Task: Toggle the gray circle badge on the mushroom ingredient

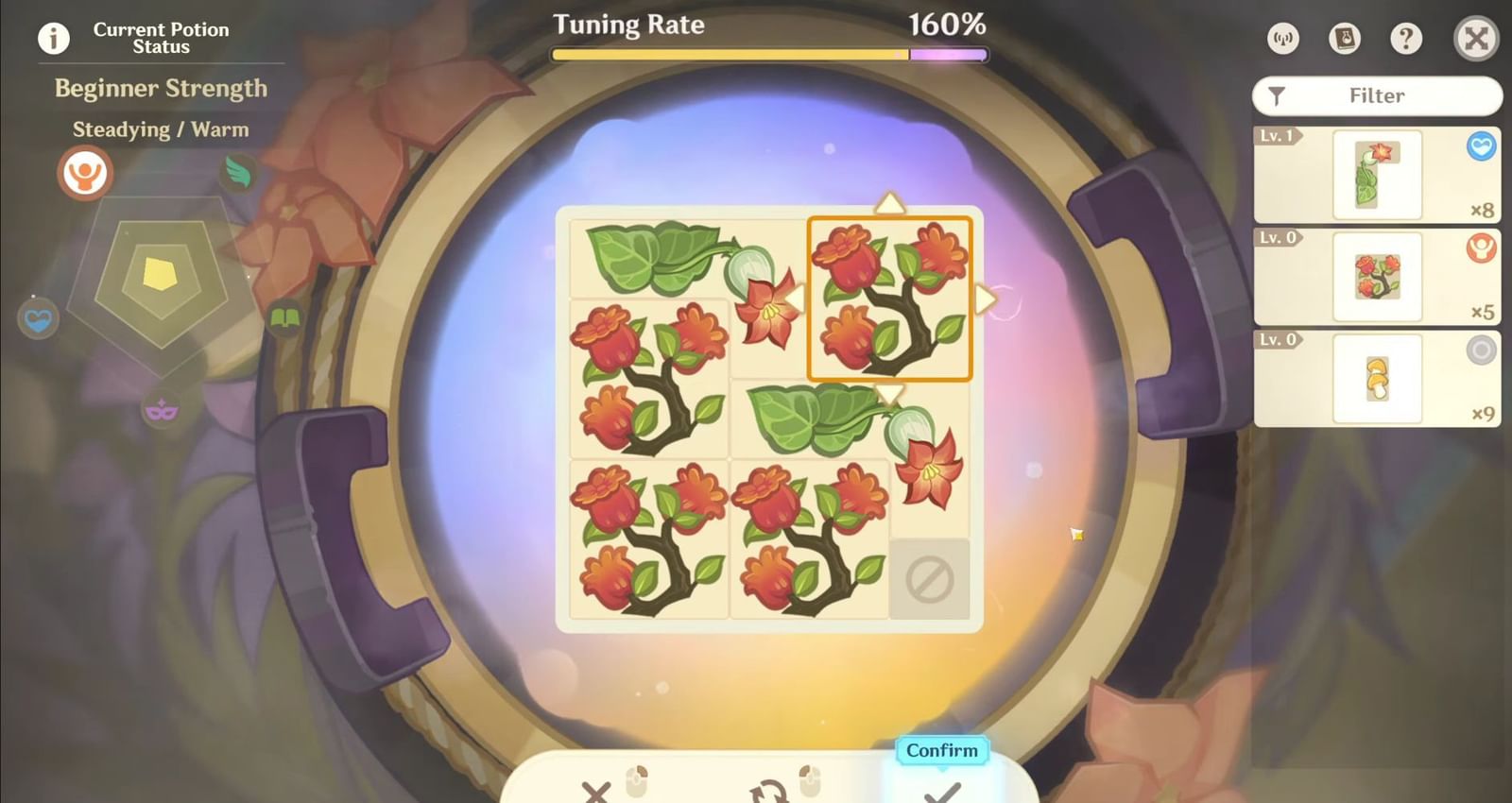Action: [1480, 351]
